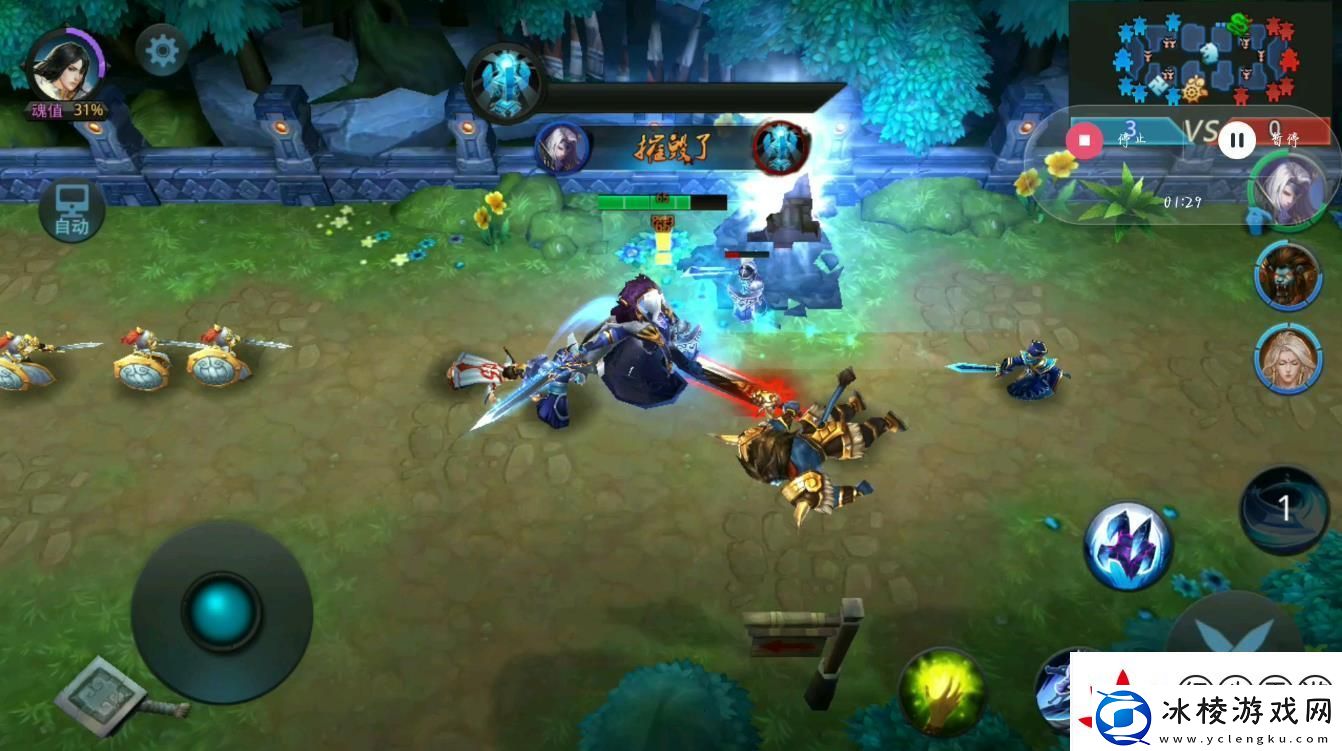Pause the recording with 暂停 button
1342x751 pixels.
1237,140
